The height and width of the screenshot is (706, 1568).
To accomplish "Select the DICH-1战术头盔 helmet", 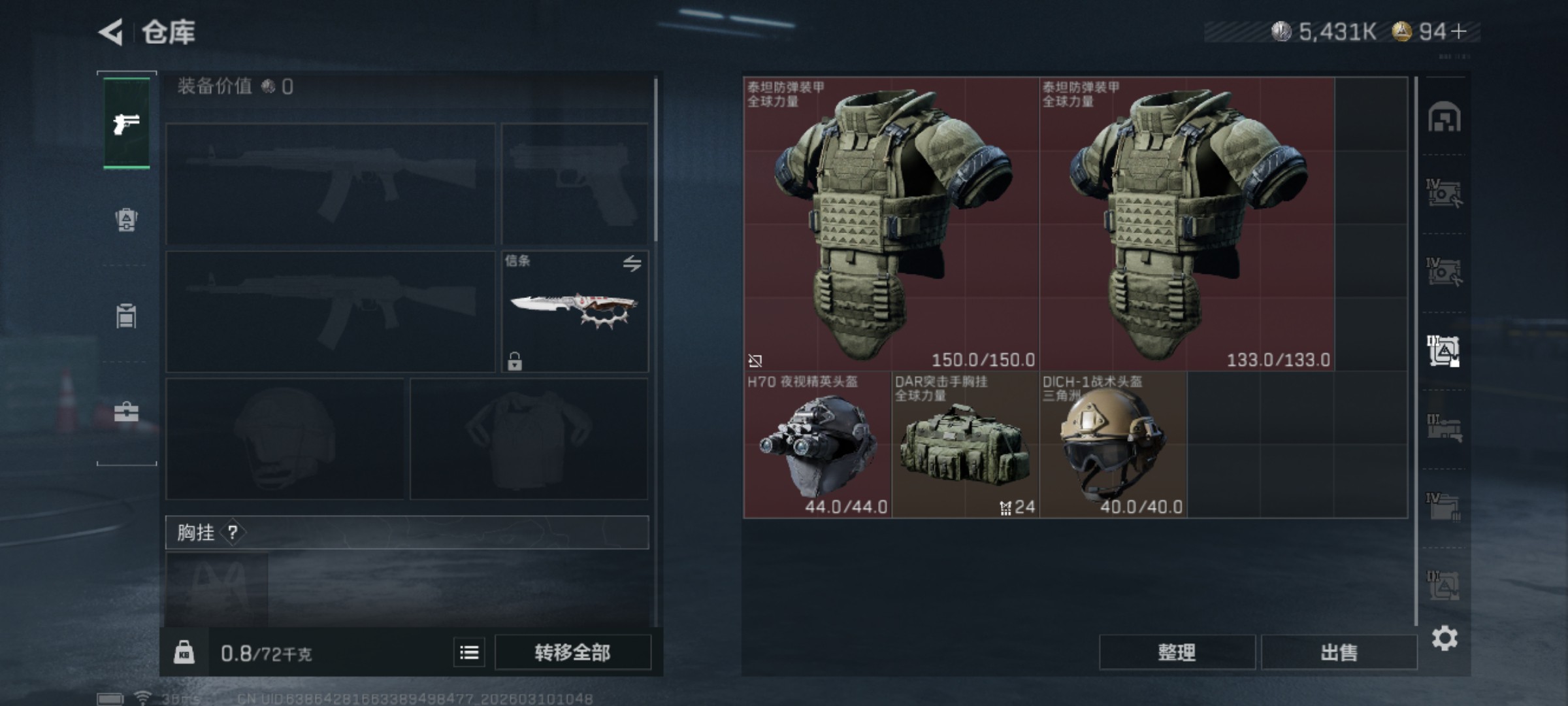I will click(1113, 445).
